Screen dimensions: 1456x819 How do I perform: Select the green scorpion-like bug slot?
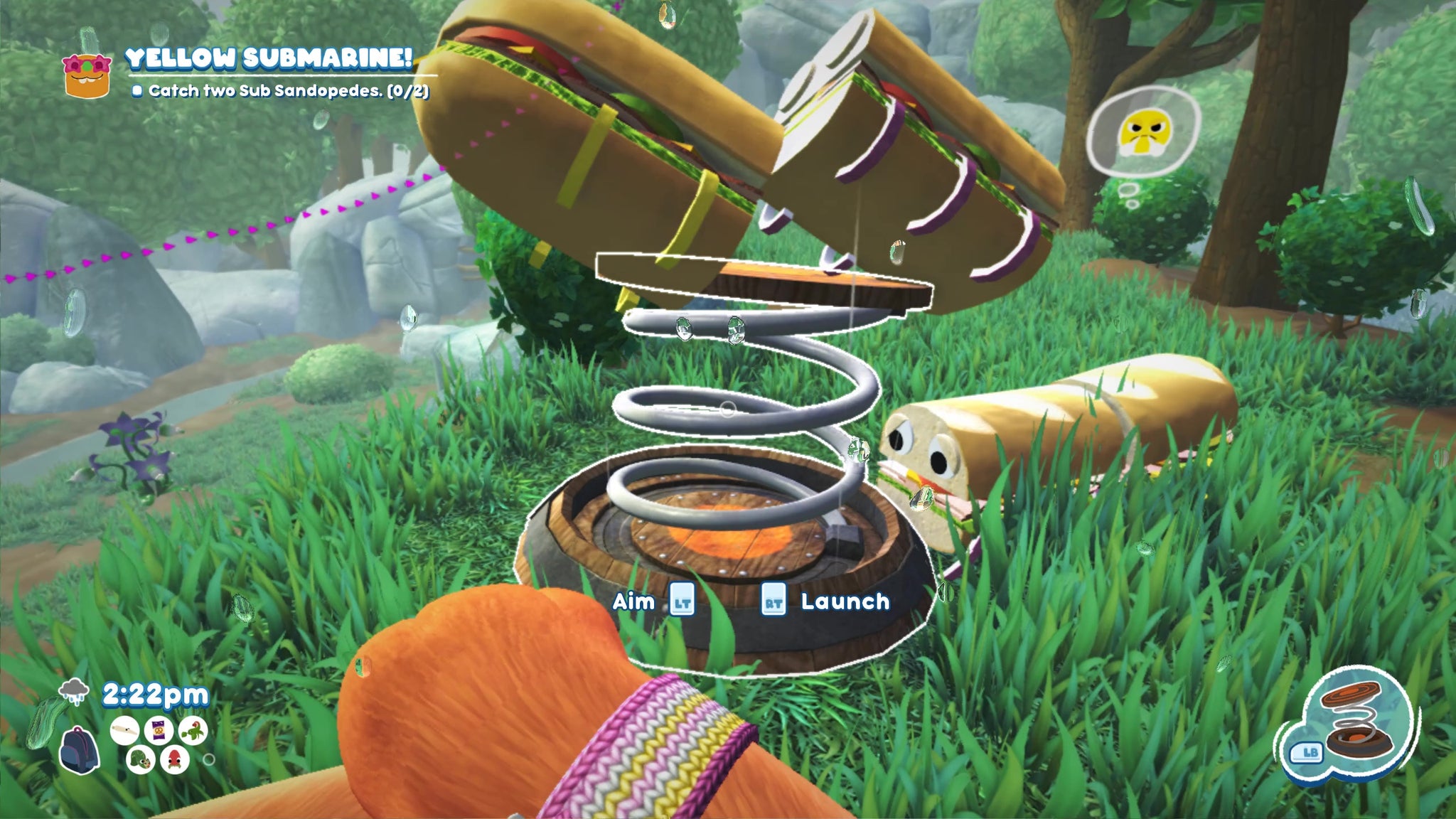(193, 730)
